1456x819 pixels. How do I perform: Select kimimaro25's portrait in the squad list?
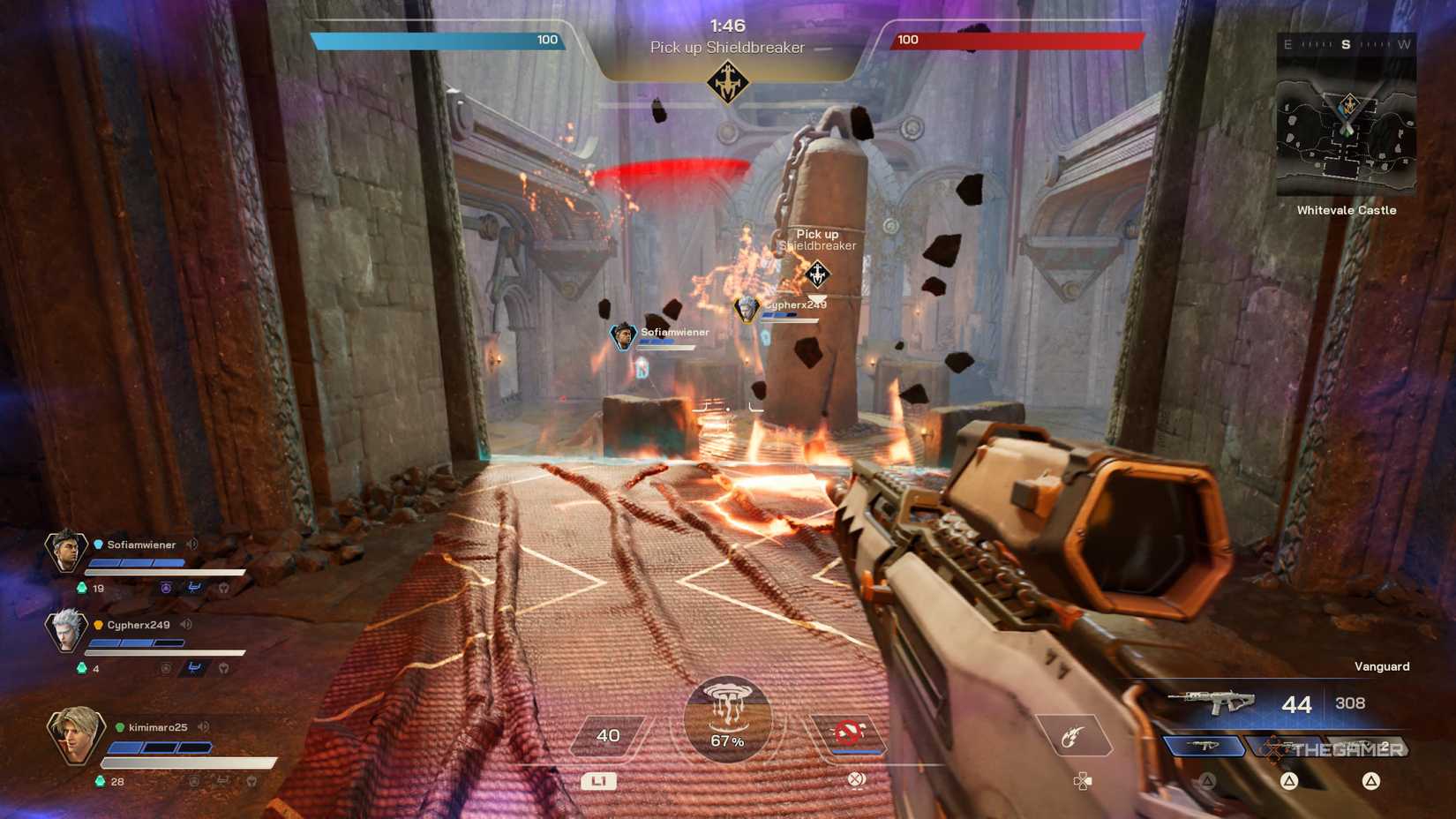[75, 734]
